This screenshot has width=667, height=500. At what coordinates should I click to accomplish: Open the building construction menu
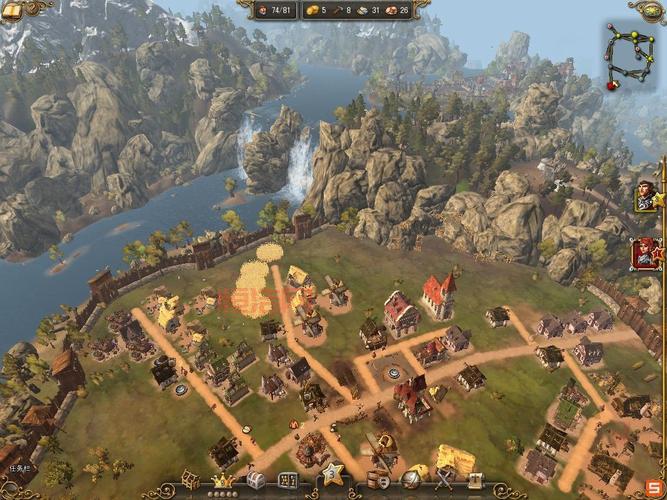click(x=190, y=478)
